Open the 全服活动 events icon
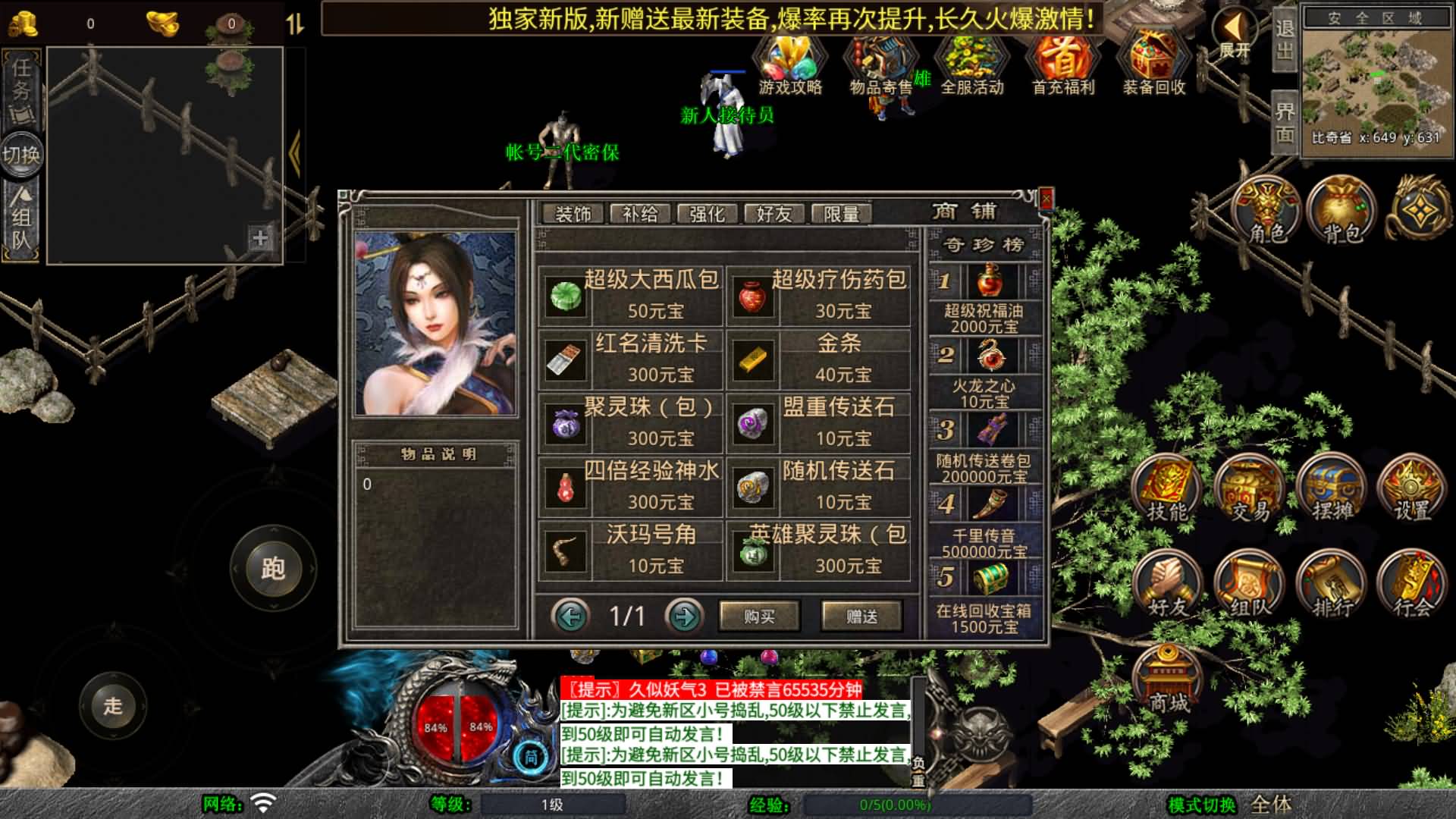This screenshot has width=1456, height=819. (973, 61)
